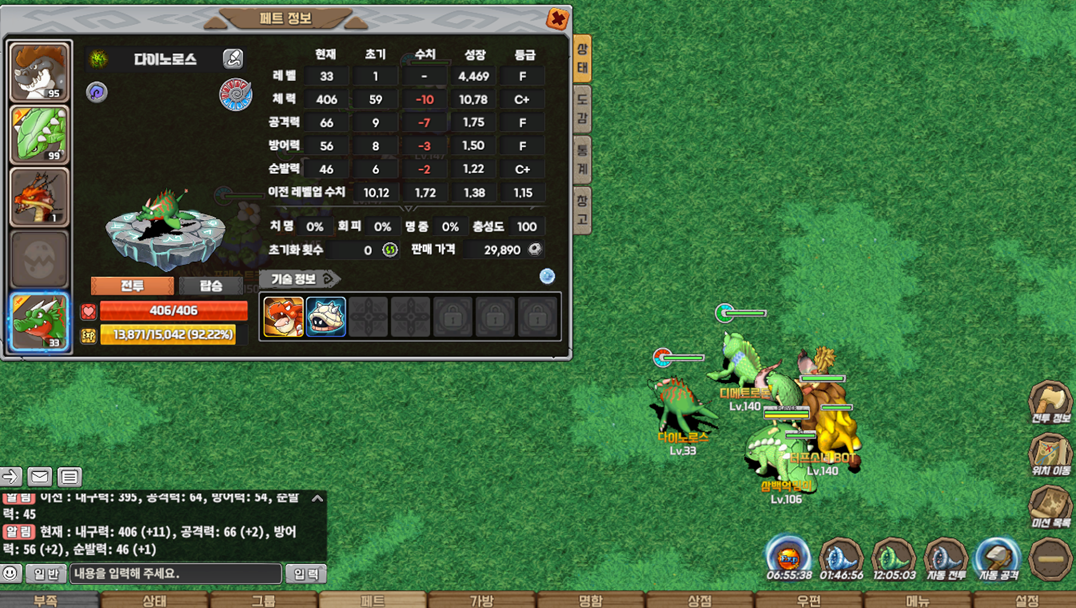This screenshot has height=608, width=1076.
Task: Select the orange beast skill icon
Action: (283, 317)
